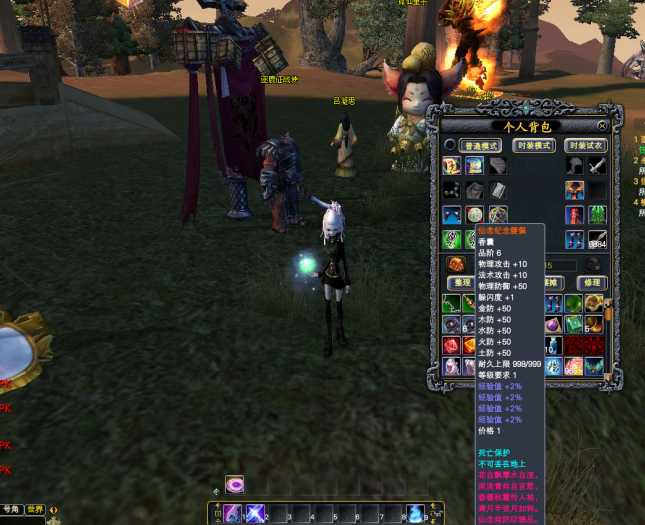Viewport: 645px width, 525px height.
Task: Select the helmet equipment slot
Action: (x=574, y=166)
